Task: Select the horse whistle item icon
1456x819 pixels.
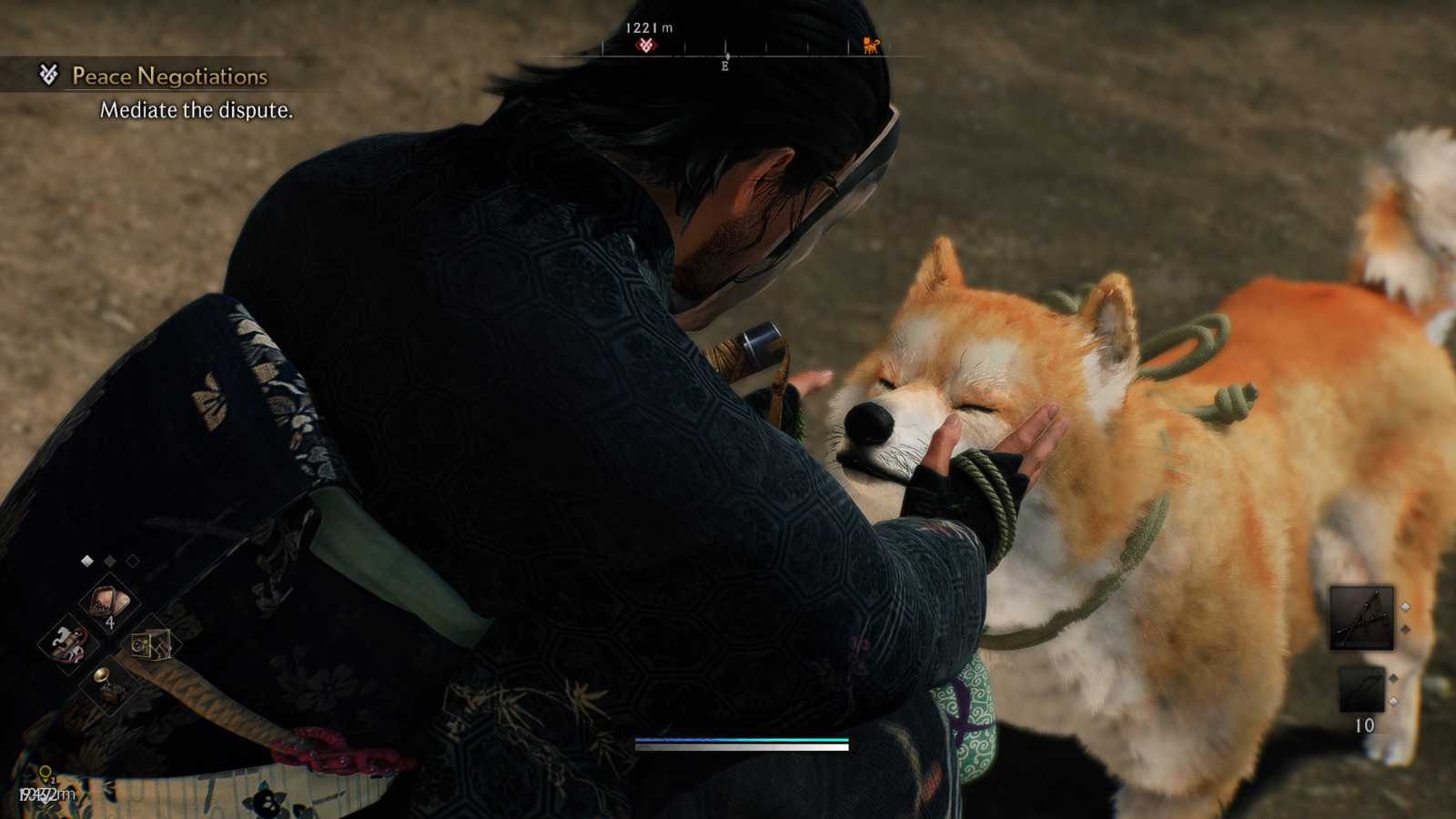Action: (68, 643)
